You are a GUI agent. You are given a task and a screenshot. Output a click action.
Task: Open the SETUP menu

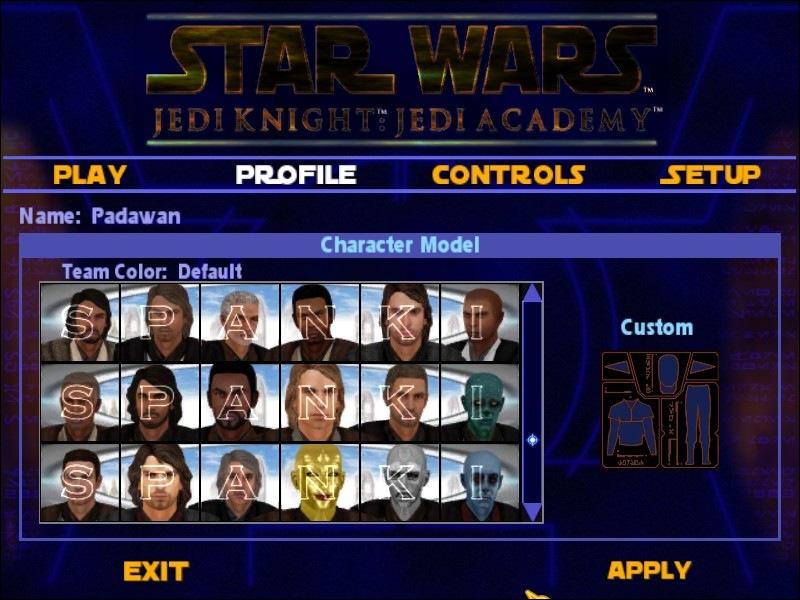[x=710, y=175]
